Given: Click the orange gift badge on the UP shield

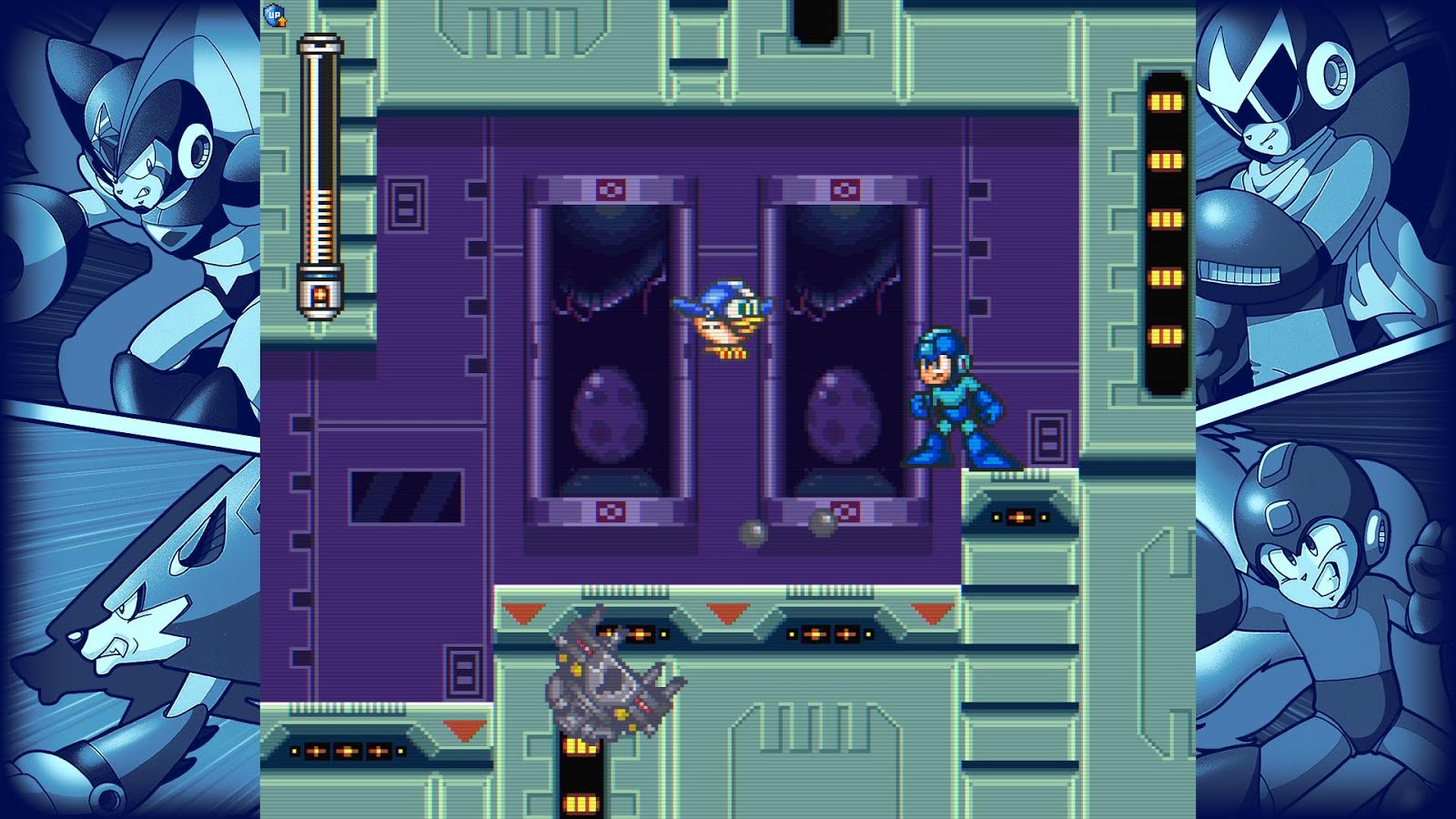Looking at the screenshot, I should pos(284,22).
